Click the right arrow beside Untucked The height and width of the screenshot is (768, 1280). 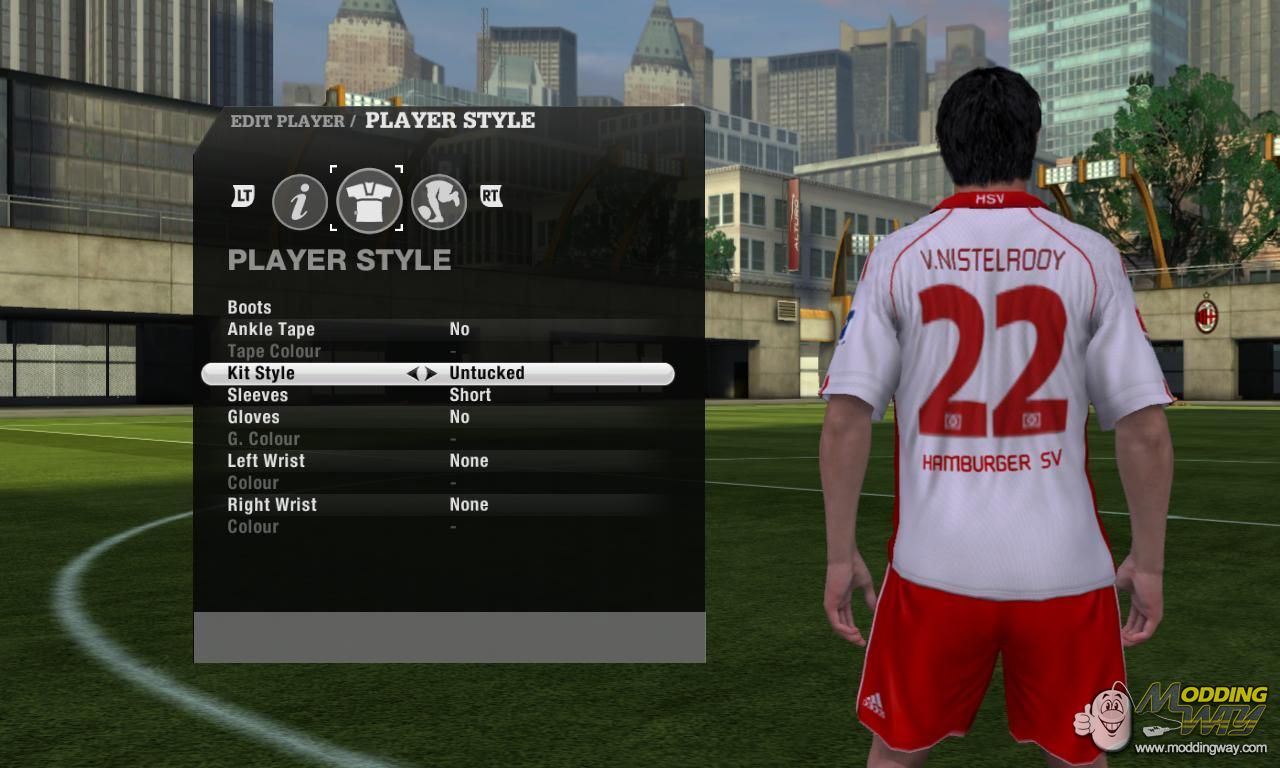click(431, 373)
